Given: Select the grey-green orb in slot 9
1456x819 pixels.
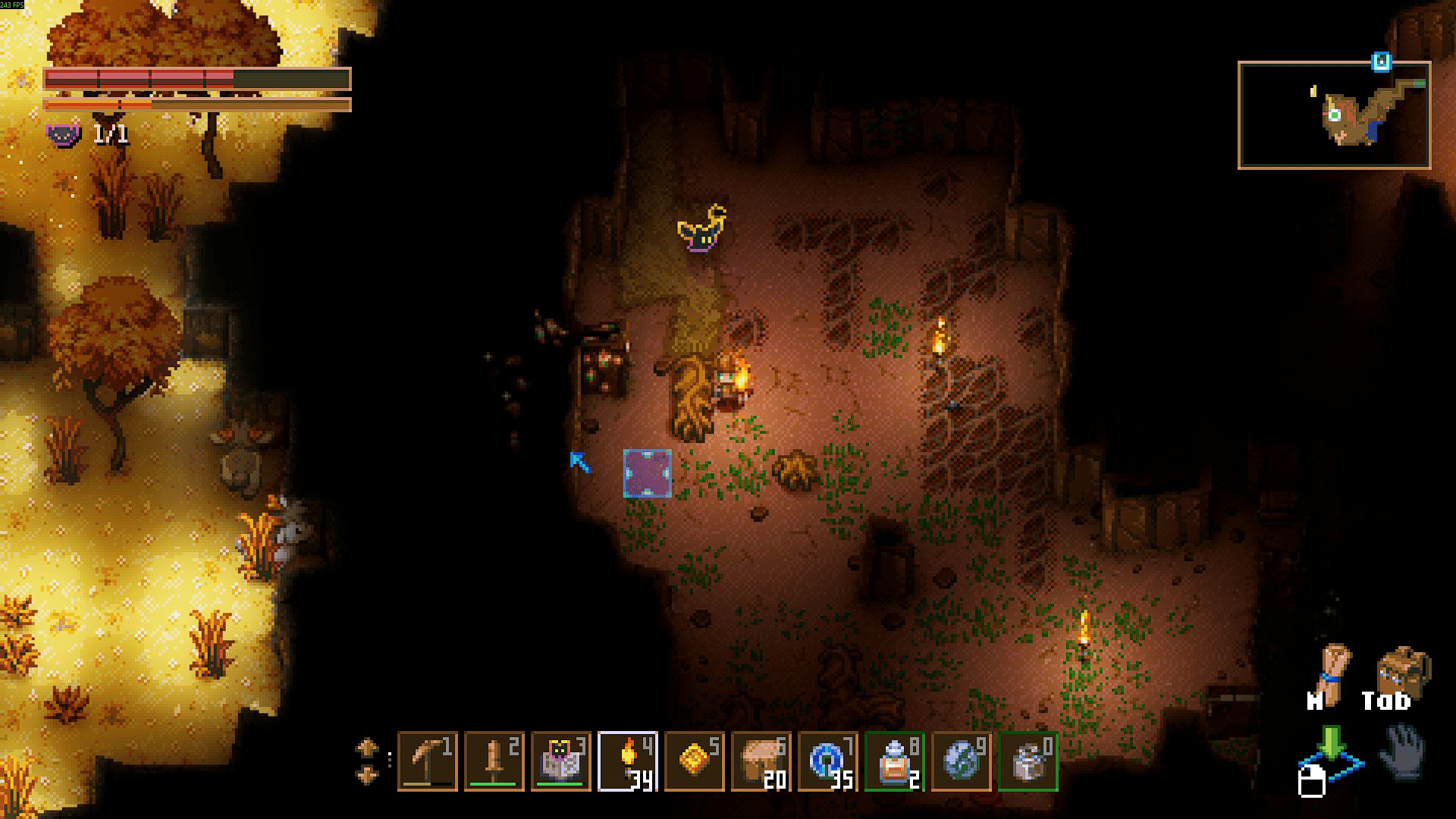Looking at the screenshot, I should pyautogui.click(x=962, y=761).
